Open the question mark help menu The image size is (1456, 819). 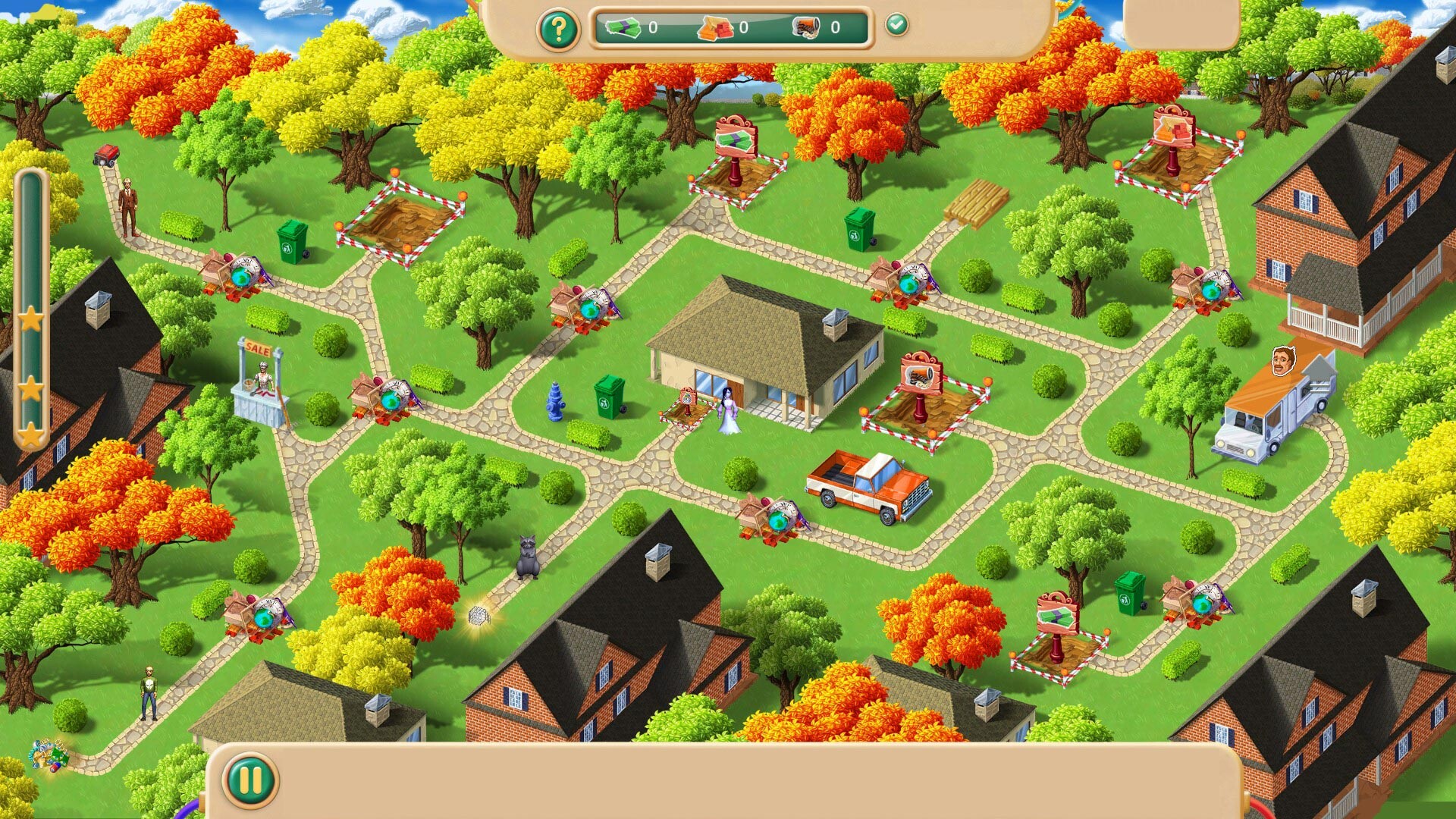pos(559,30)
